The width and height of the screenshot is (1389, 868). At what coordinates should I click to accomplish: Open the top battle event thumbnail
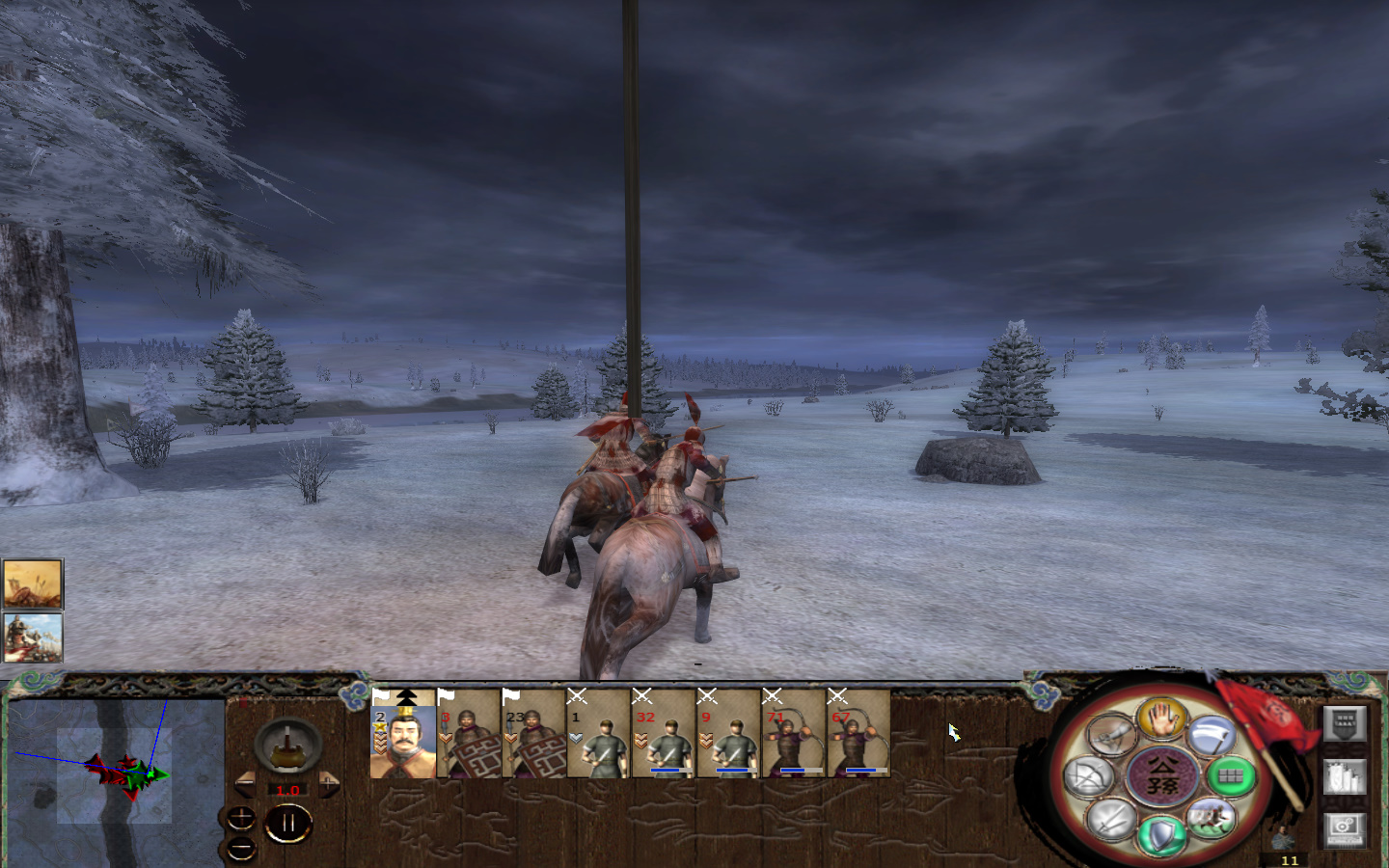32,582
